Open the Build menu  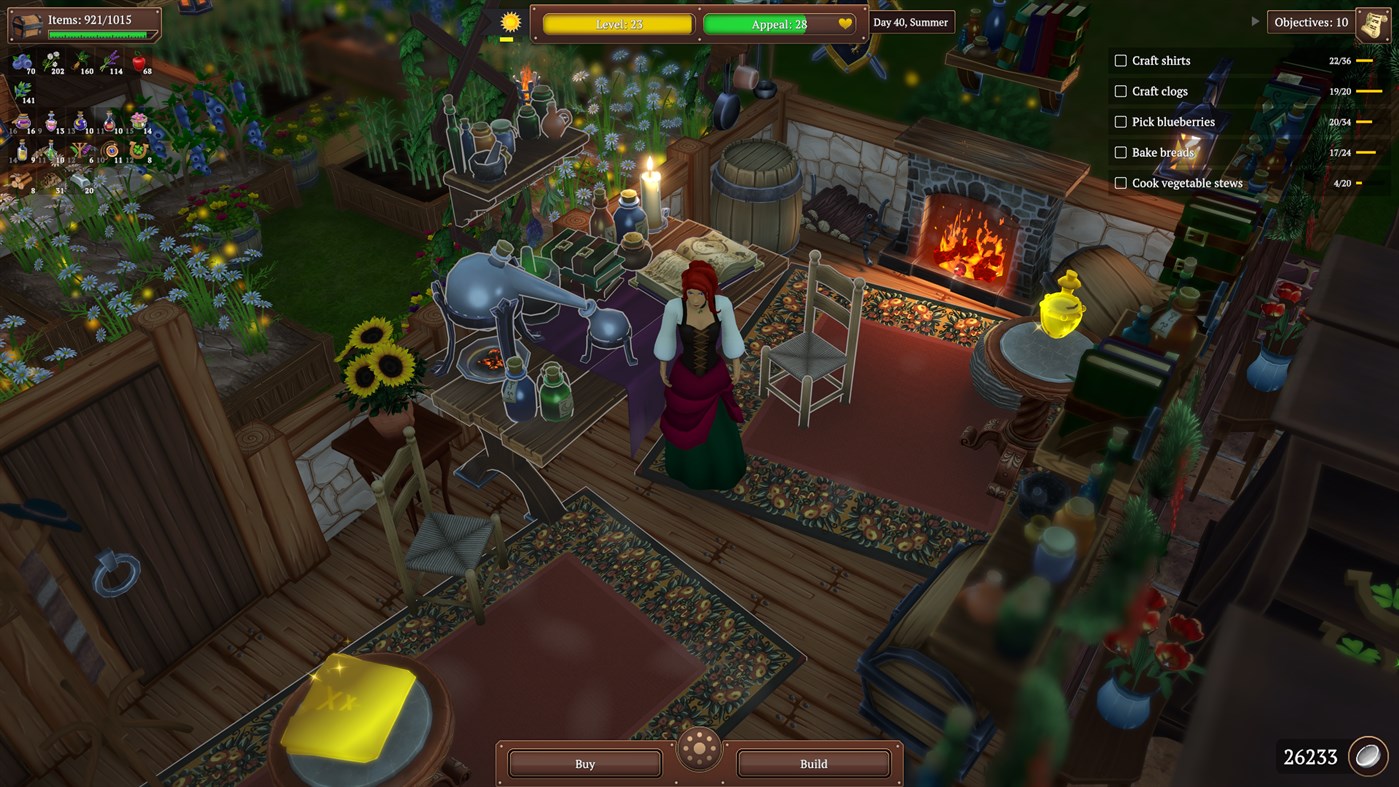click(813, 763)
